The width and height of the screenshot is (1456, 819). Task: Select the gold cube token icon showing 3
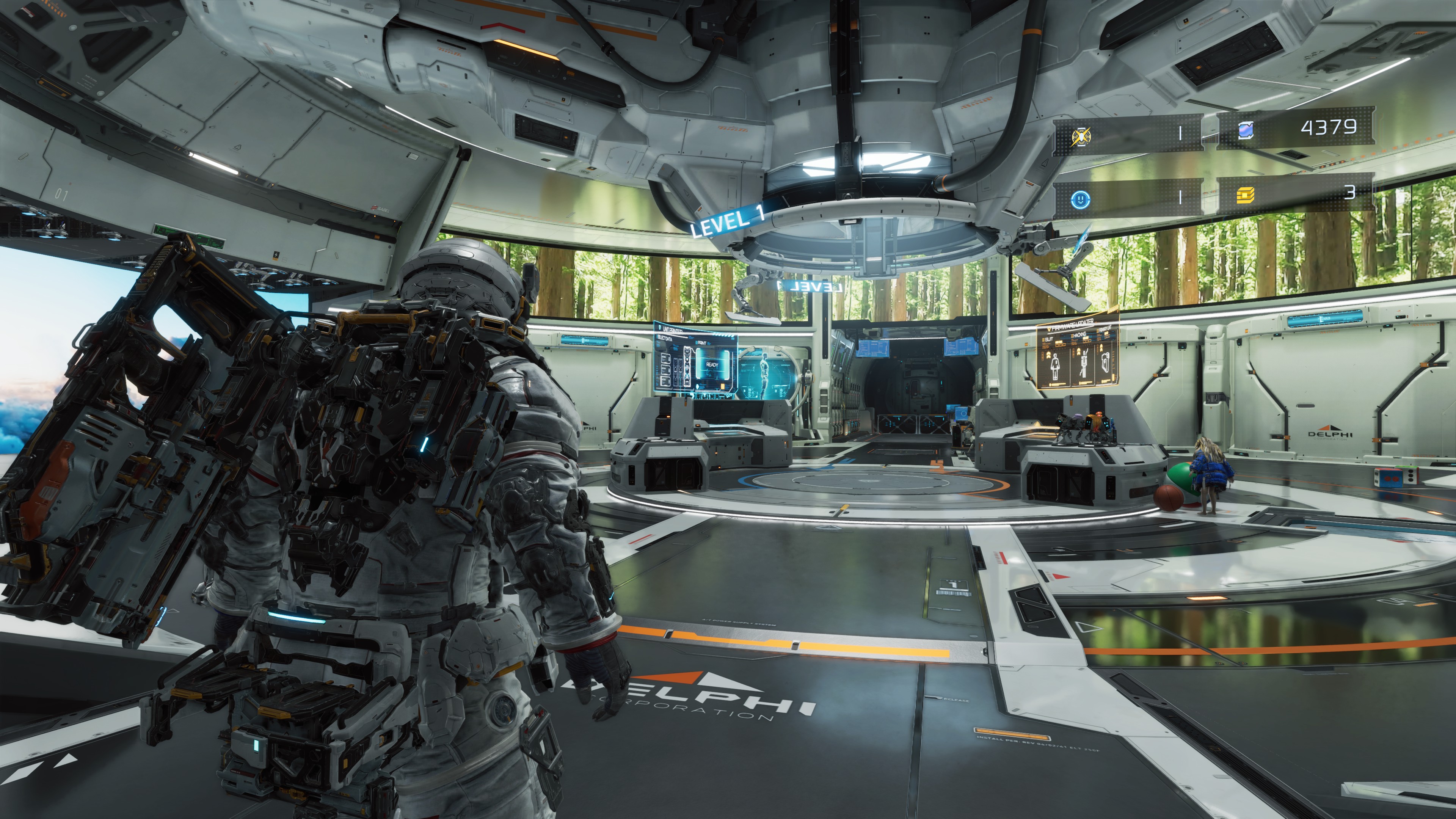click(x=1246, y=197)
